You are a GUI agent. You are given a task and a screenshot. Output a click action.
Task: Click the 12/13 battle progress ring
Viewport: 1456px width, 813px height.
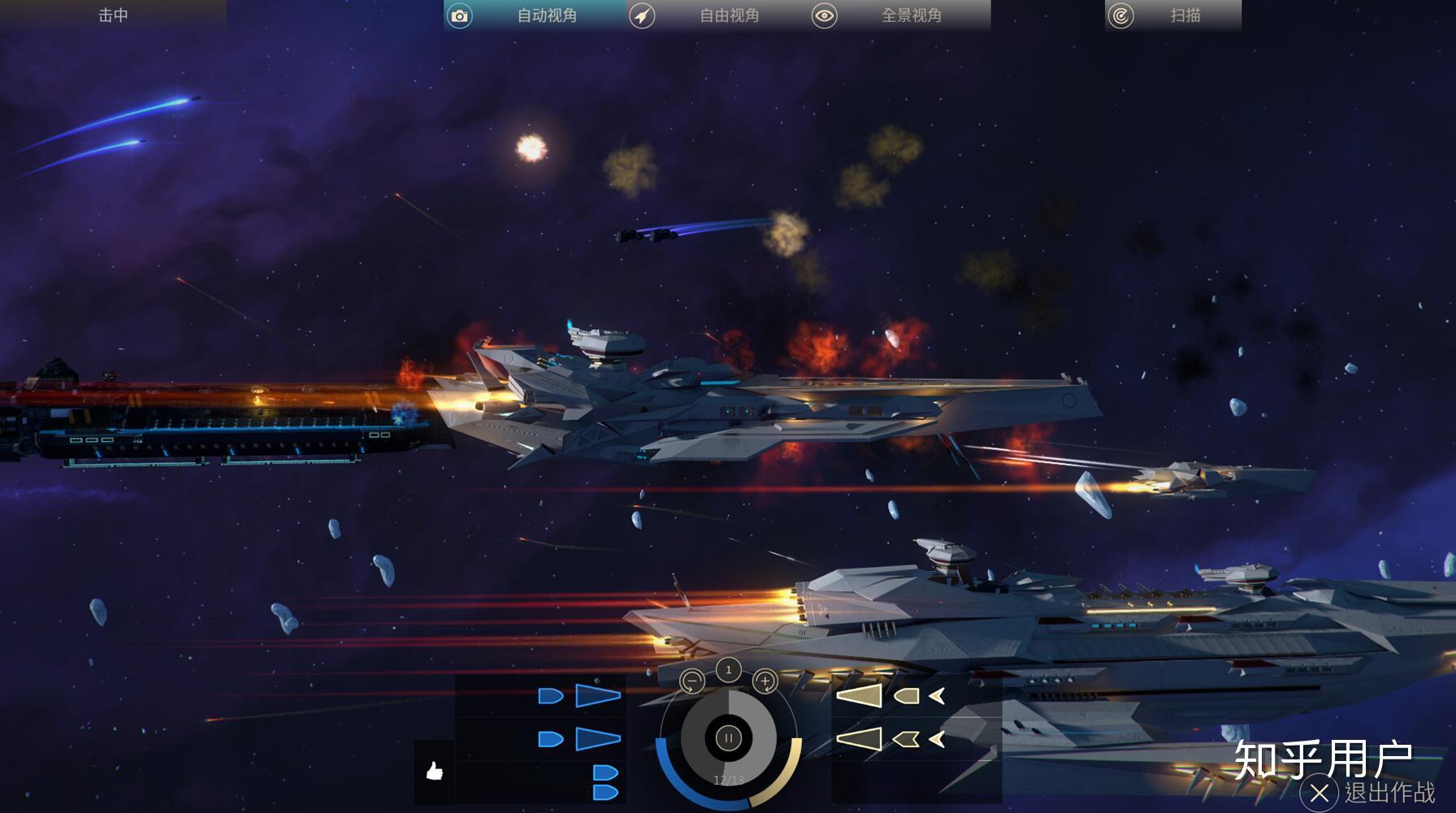729,779
